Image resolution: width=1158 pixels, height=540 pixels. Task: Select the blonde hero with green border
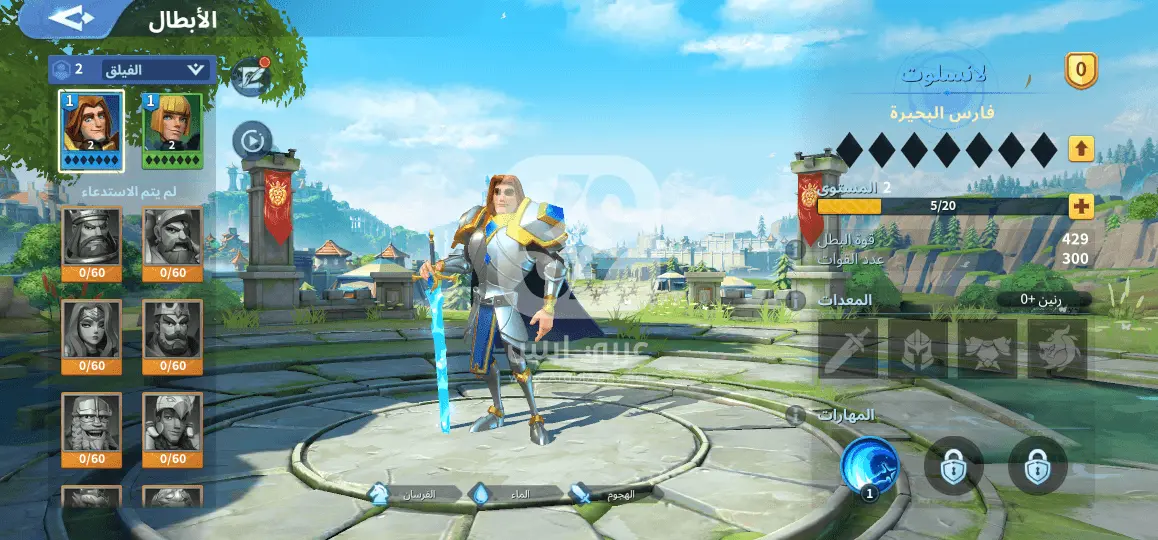click(172, 130)
